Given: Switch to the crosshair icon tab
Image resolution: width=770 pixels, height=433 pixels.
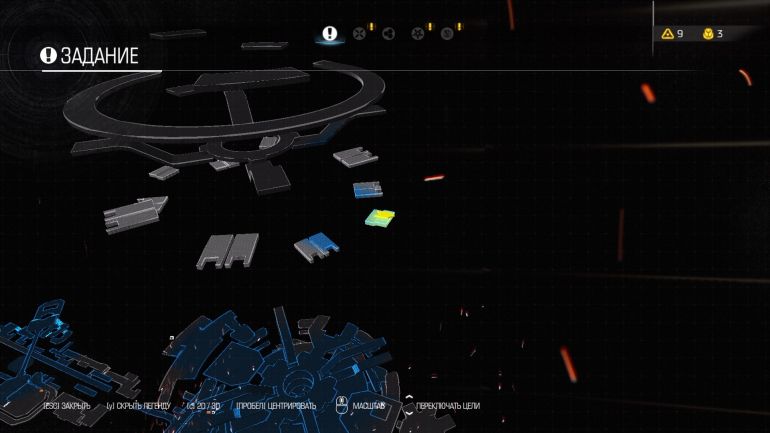Looking at the screenshot, I should pyautogui.click(x=359, y=33).
